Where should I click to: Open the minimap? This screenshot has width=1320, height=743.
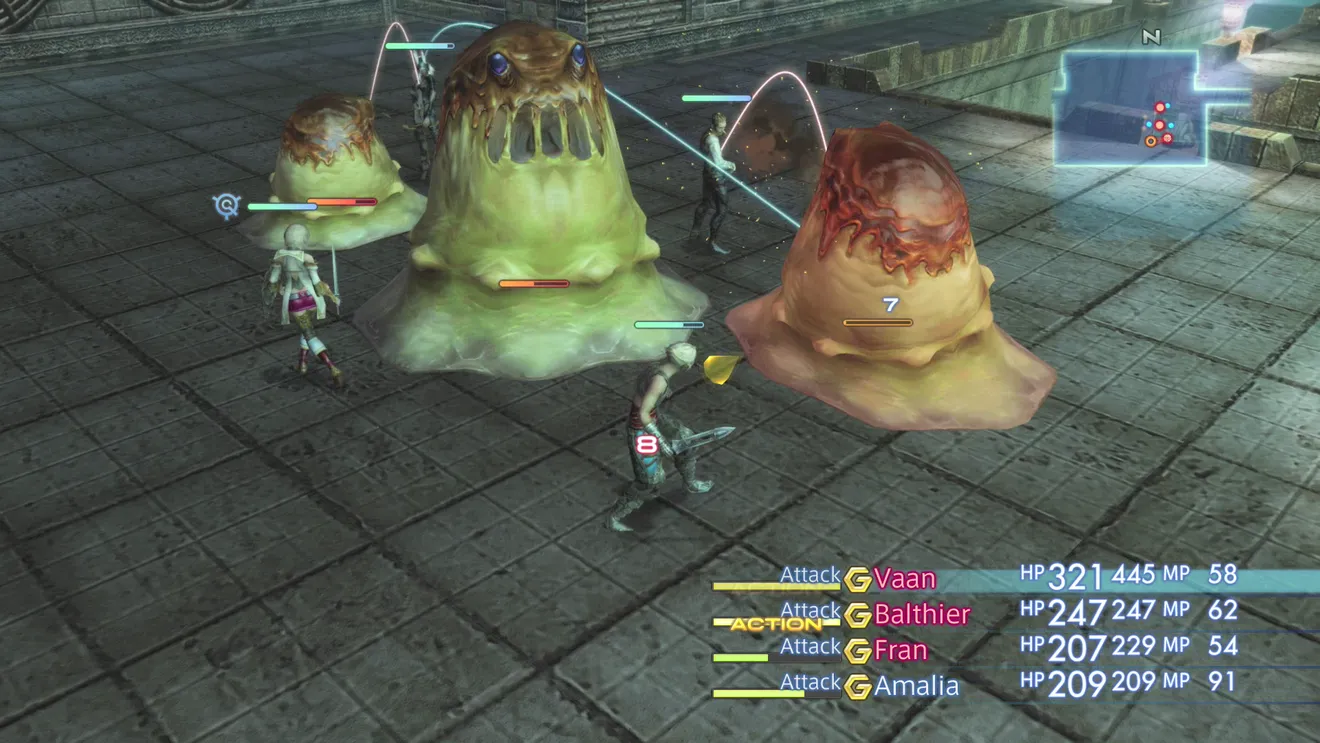coord(1130,108)
